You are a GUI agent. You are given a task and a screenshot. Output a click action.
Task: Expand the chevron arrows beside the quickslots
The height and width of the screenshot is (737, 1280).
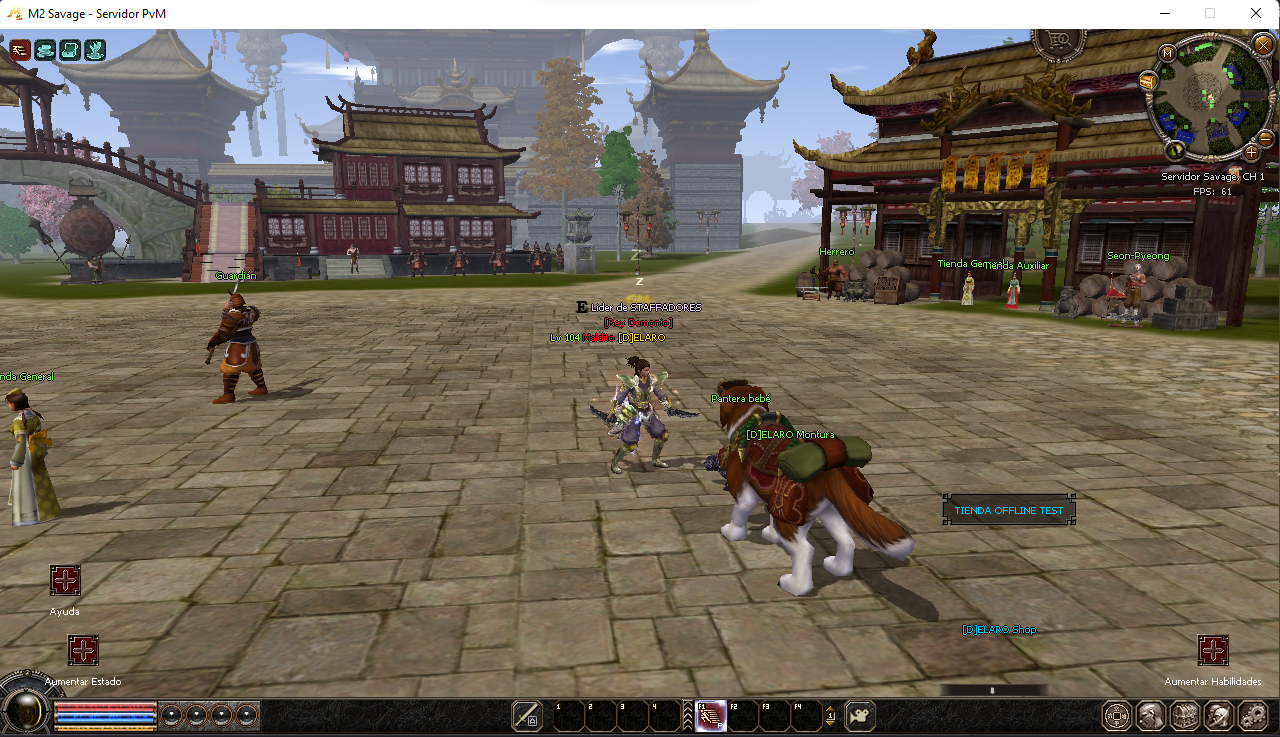[688, 716]
